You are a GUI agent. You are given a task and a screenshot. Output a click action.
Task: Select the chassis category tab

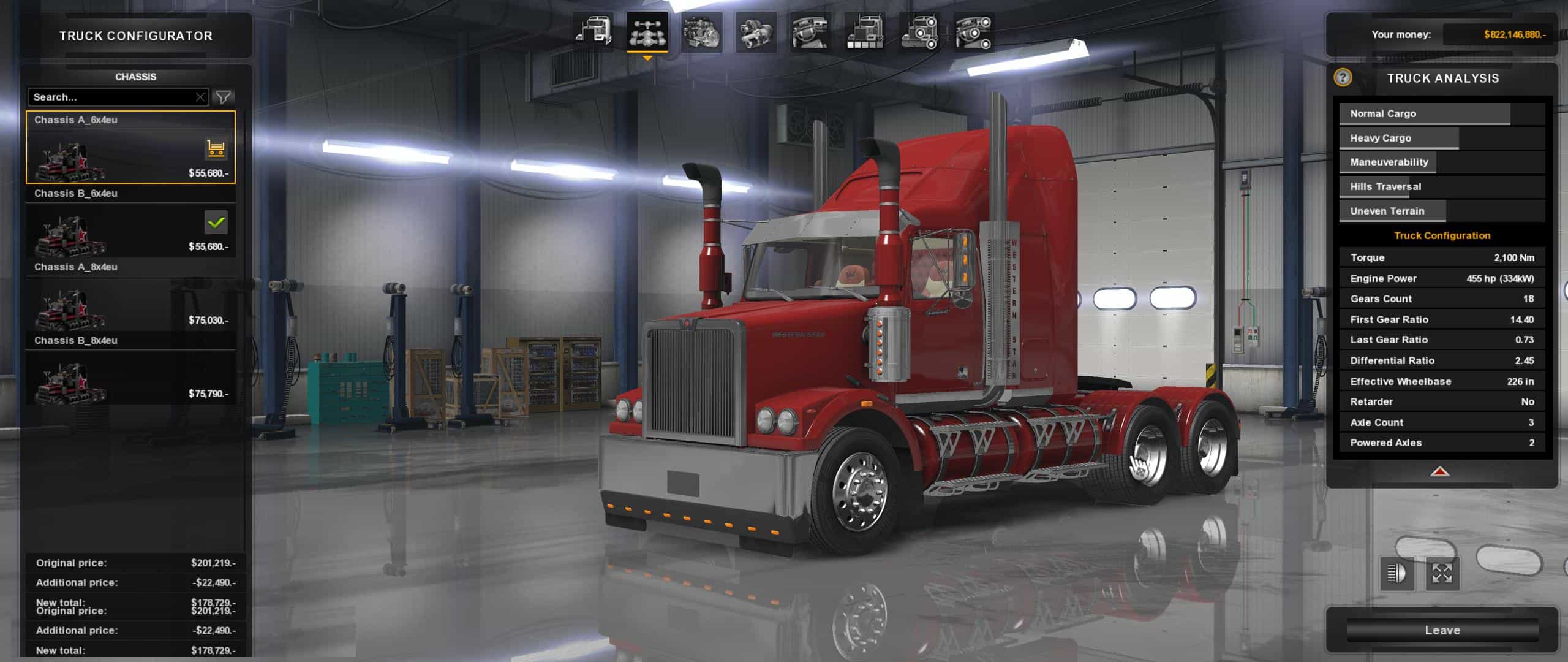647,32
